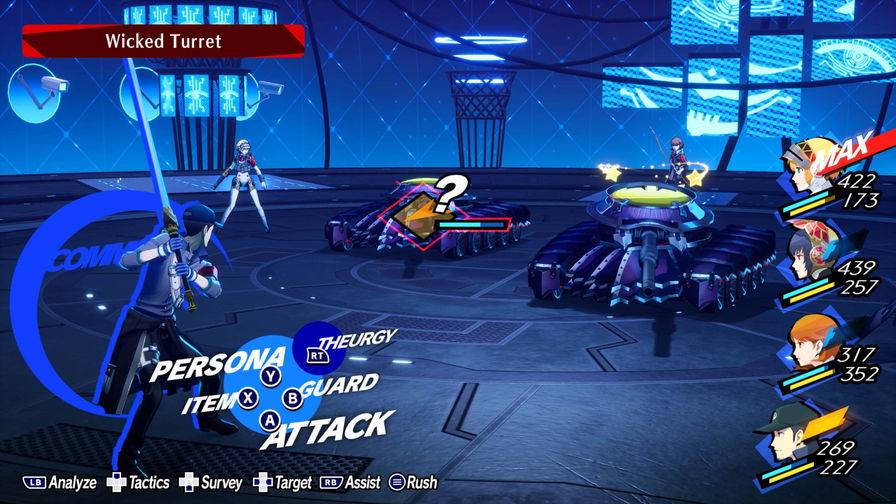Select the Item command
Screen dimensions: 896x504
click(210, 405)
